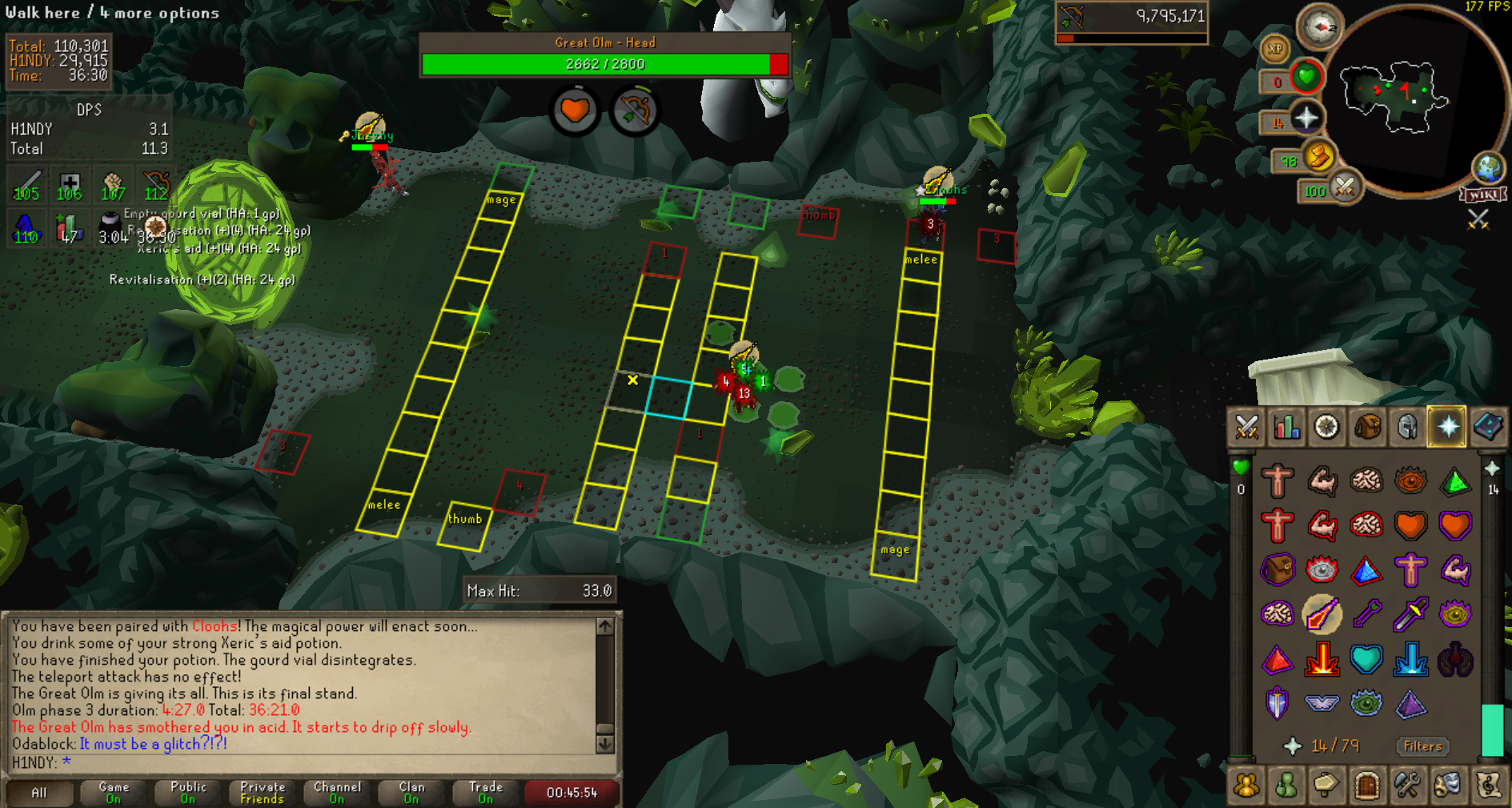This screenshot has height=808, width=1512.
Task: Click the compass to face north
Action: 1318,27
